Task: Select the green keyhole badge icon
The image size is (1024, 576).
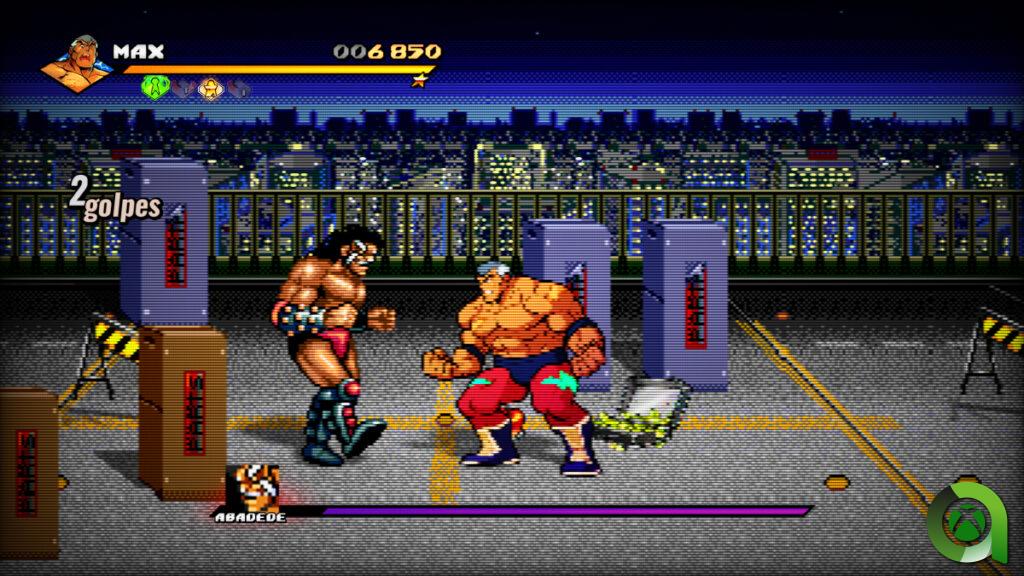Action: (155, 88)
